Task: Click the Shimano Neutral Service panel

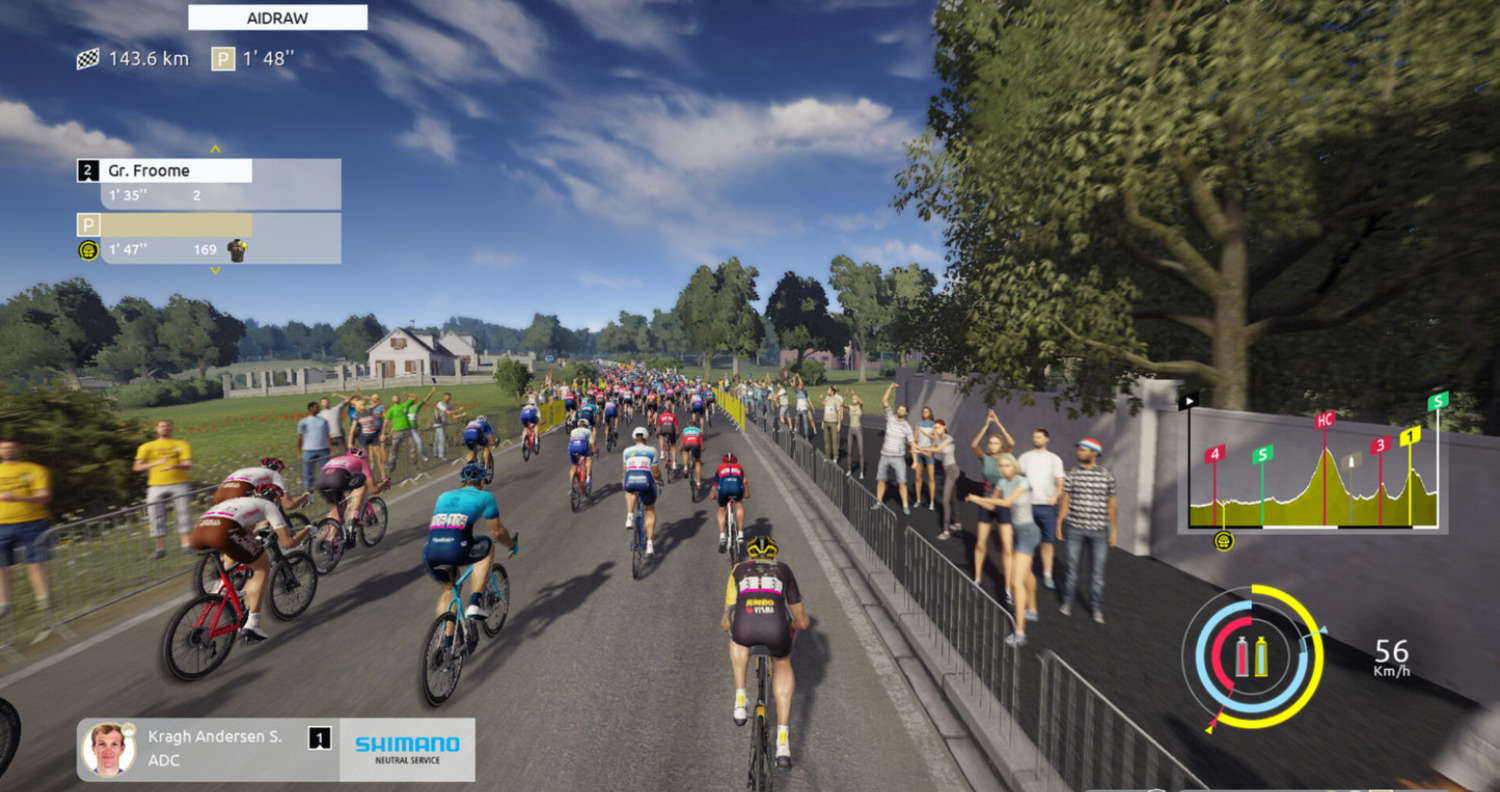Action: (x=407, y=749)
